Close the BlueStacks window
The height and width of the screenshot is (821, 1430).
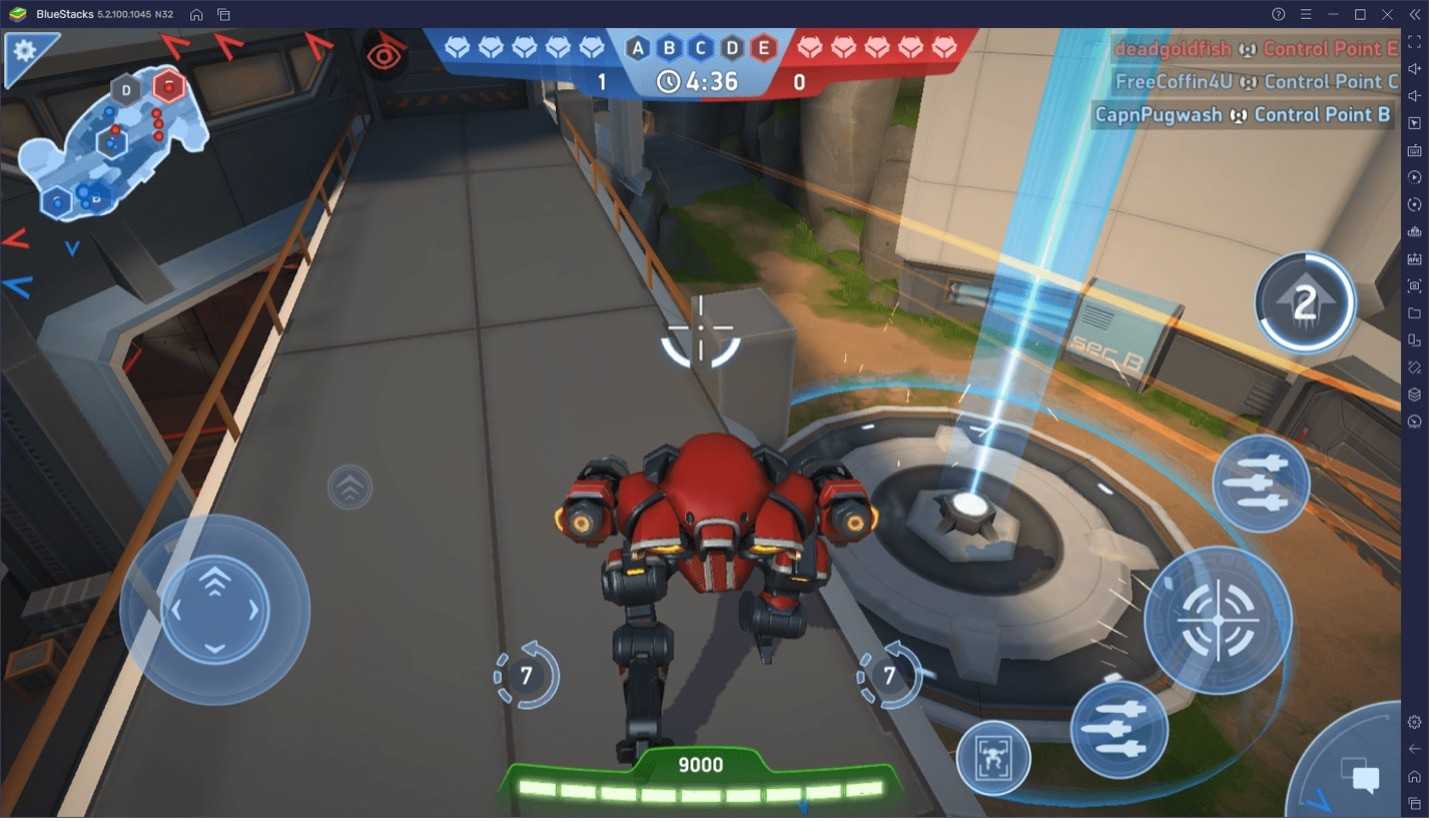(1387, 14)
